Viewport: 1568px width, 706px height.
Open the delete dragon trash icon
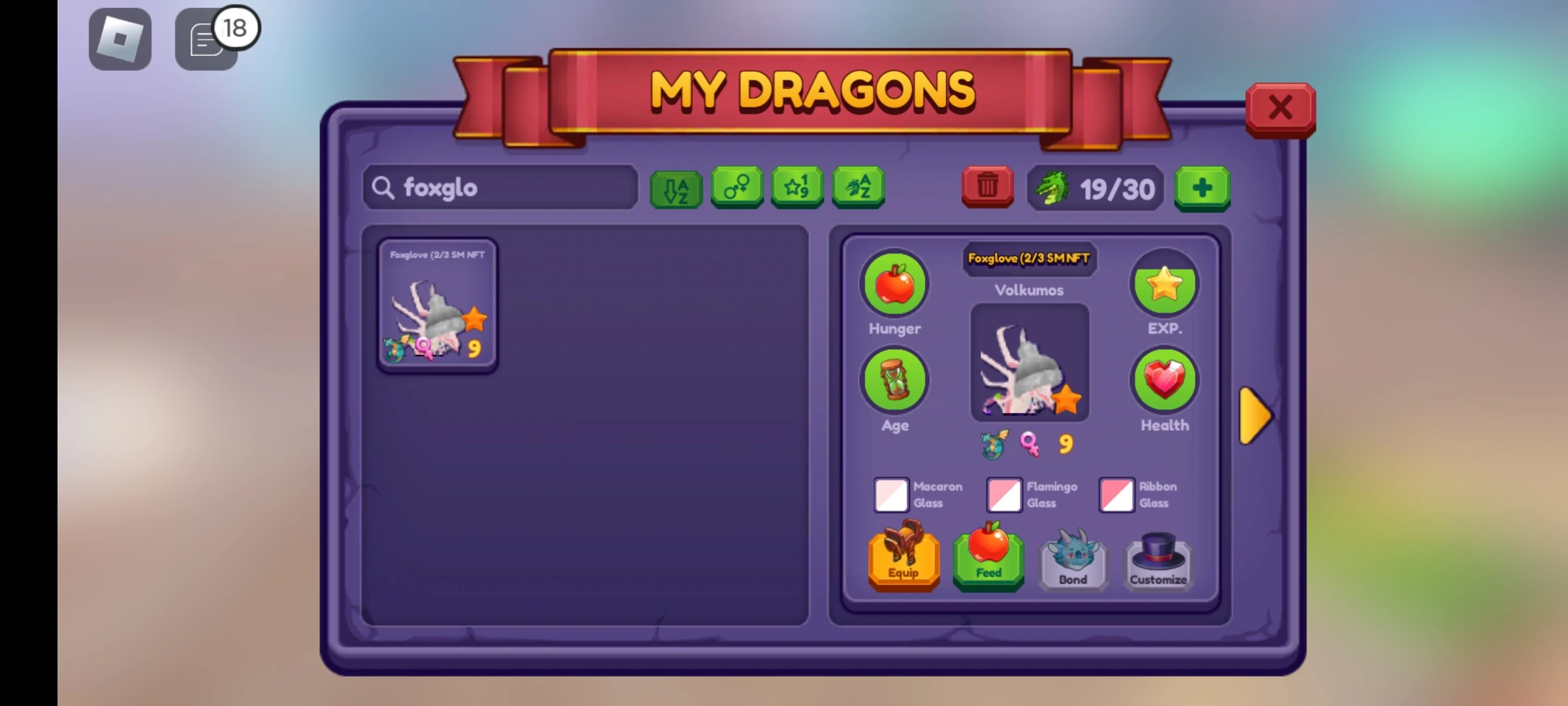tap(987, 188)
